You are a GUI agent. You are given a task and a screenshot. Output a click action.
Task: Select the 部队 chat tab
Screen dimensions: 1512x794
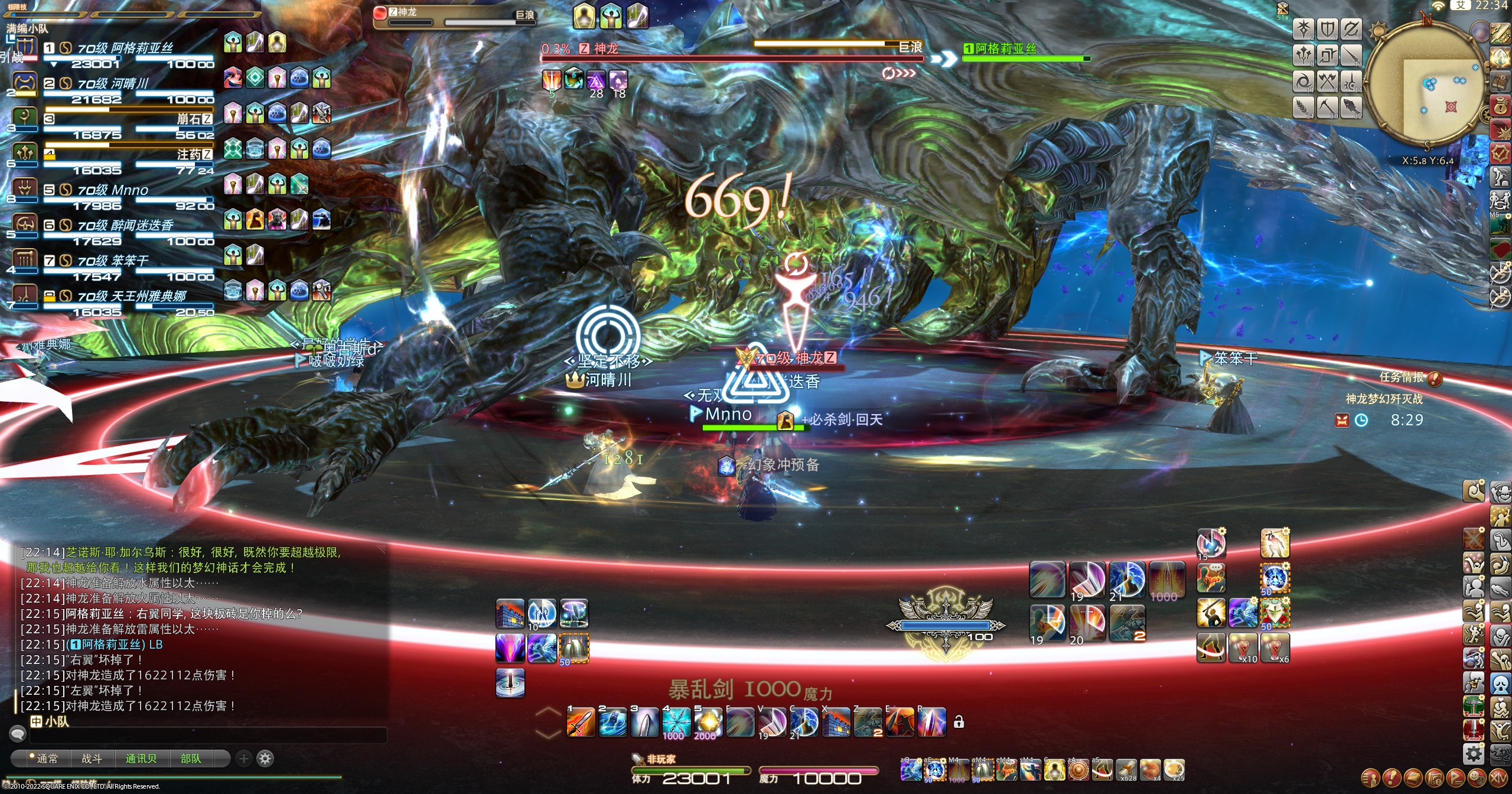(x=190, y=759)
